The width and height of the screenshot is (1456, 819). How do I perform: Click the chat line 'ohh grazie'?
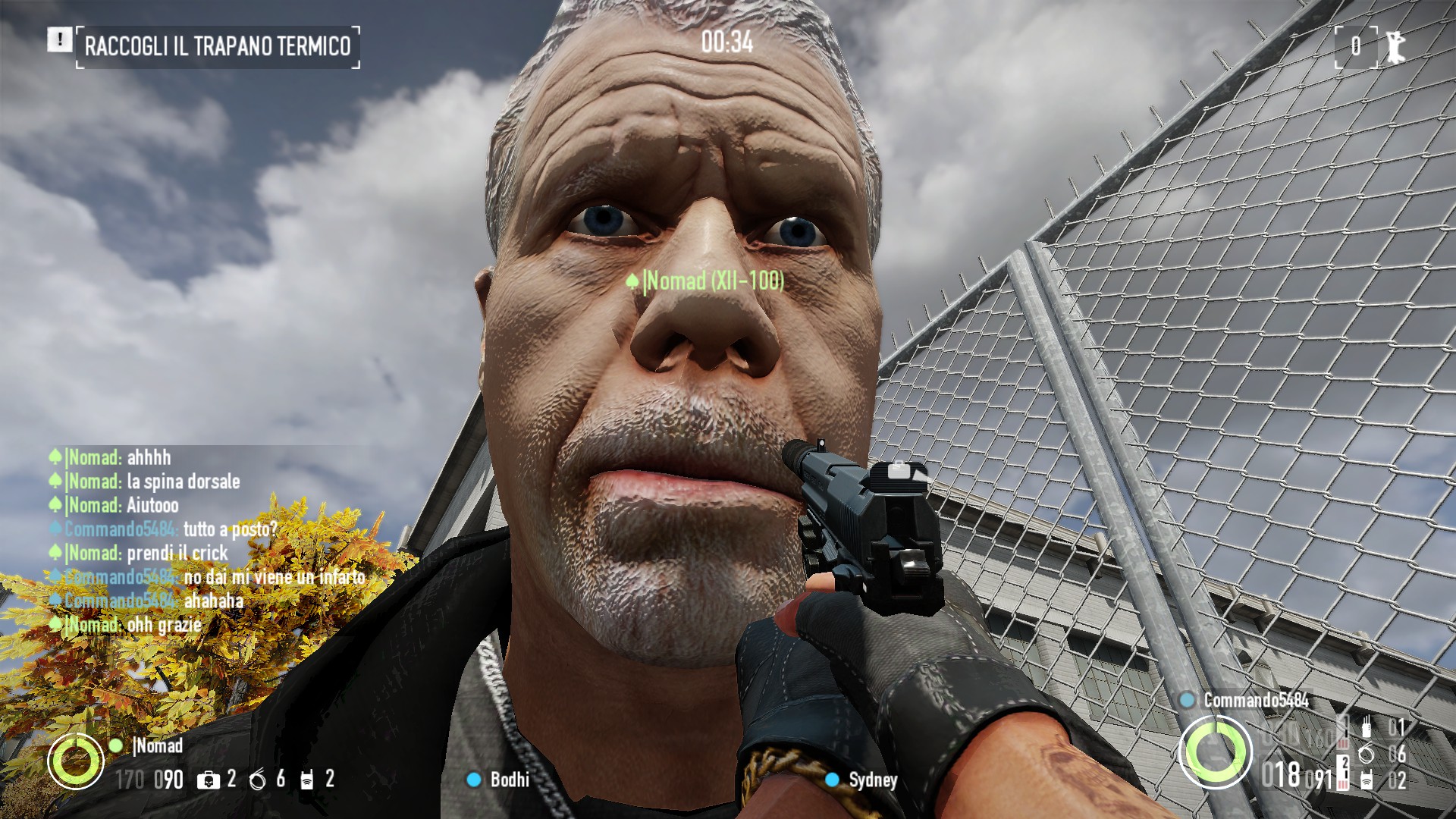point(164,625)
